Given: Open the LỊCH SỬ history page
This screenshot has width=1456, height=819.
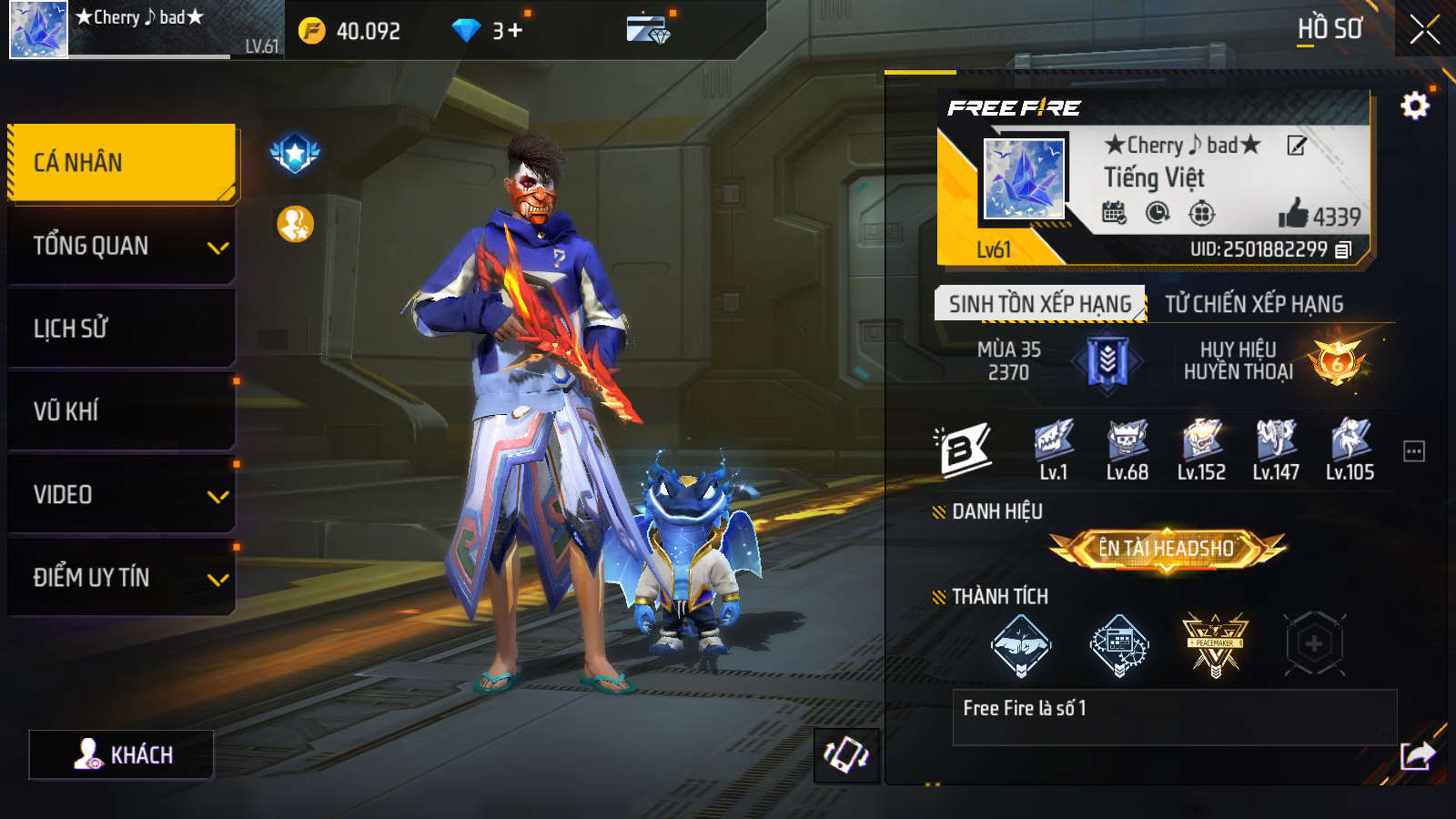Looking at the screenshot, I should (122, 329).
